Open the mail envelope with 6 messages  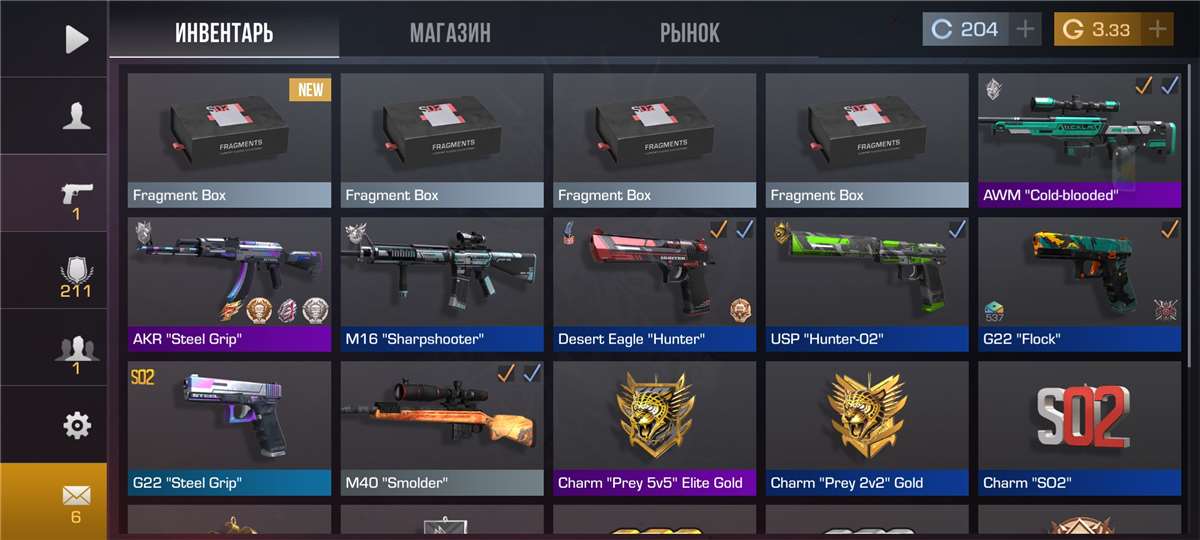(76, 501)
